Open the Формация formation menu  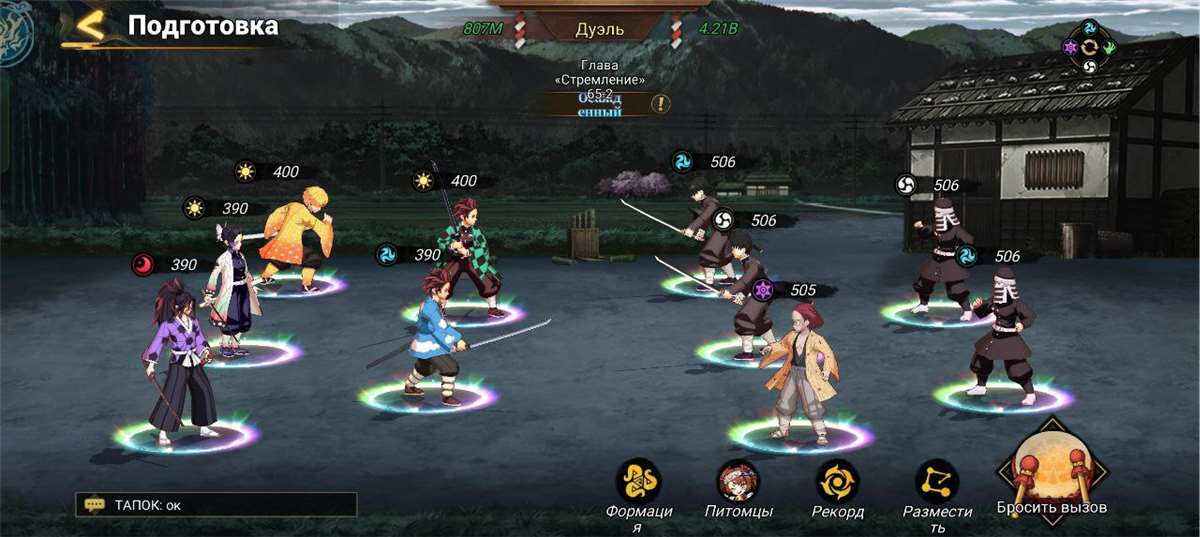[638, 482]
